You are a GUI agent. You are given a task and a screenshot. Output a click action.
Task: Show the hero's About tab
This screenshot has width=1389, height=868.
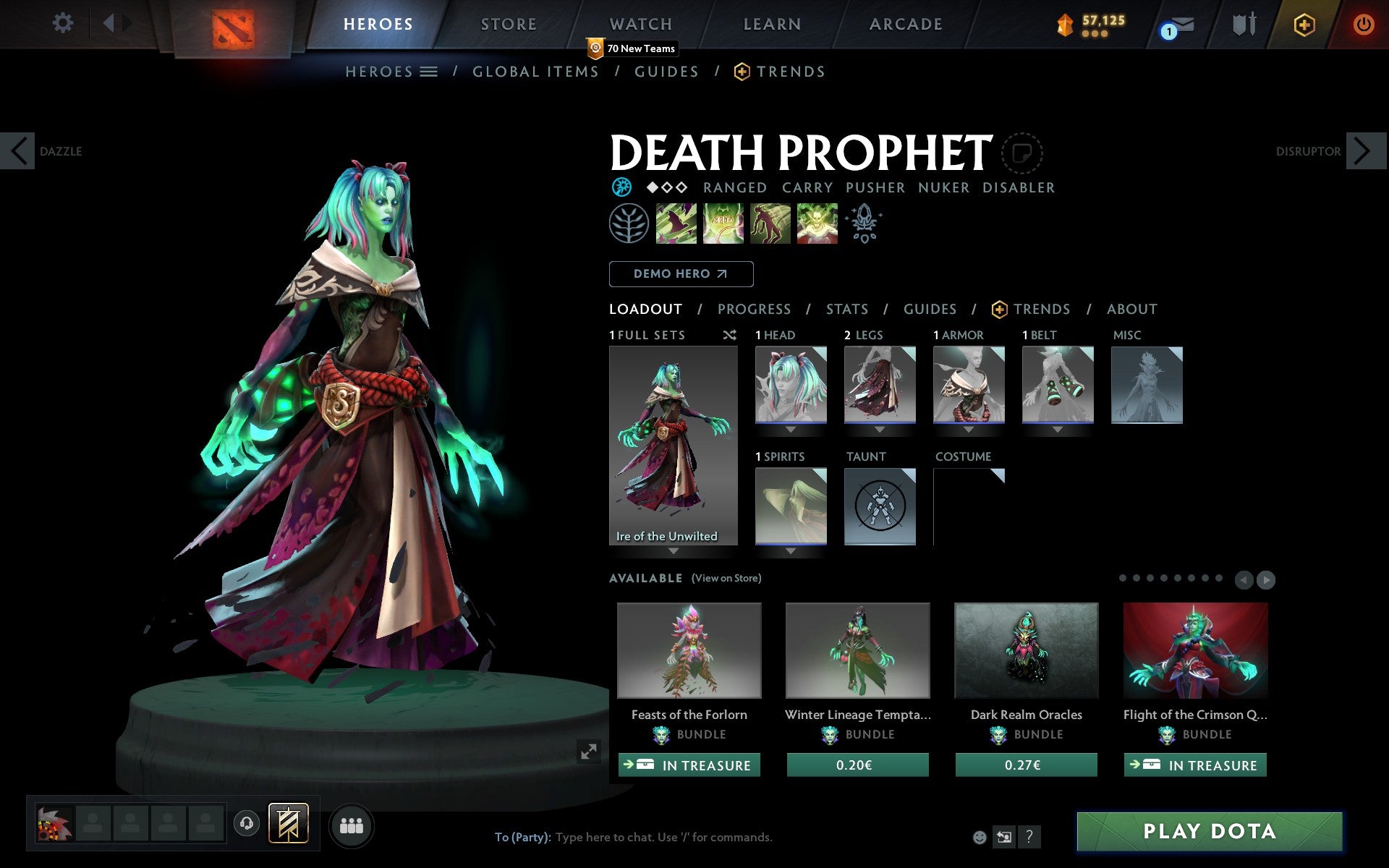click(1131, 310)
